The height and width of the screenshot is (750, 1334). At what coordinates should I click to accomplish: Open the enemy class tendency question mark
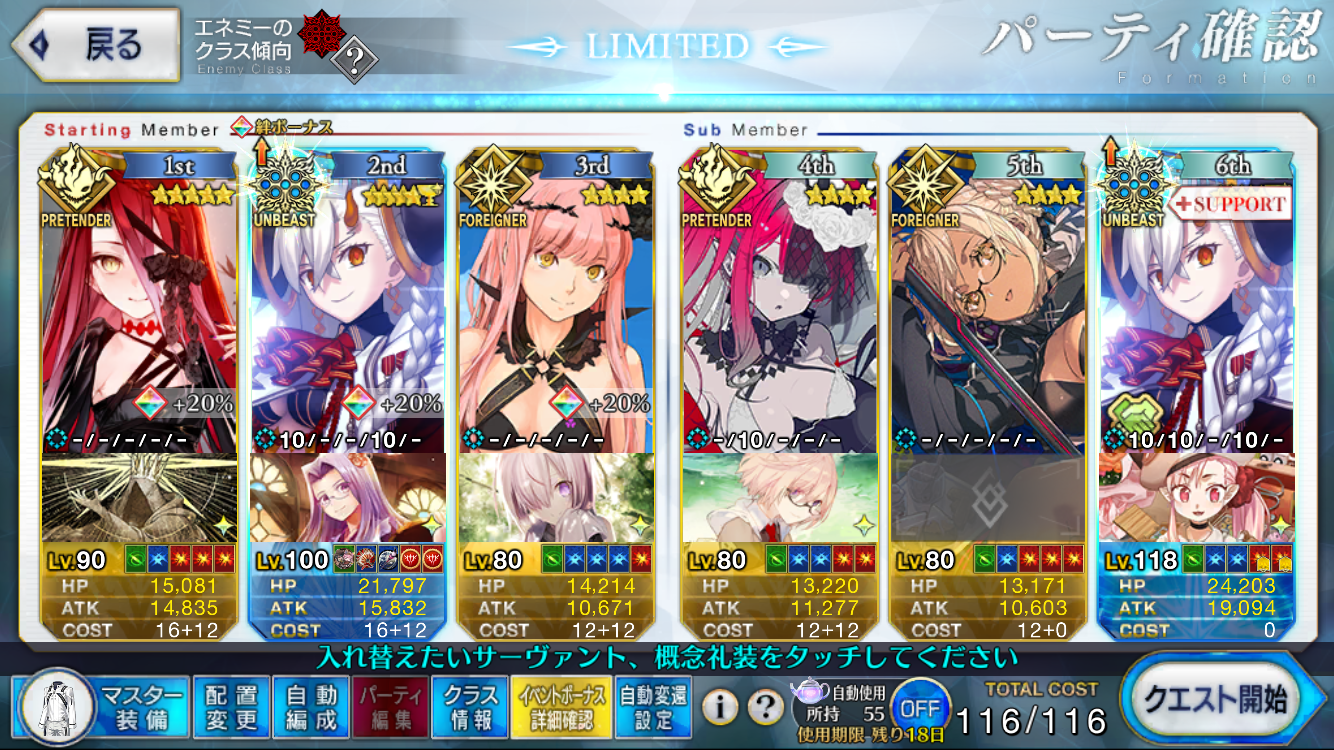pos(353,62)
